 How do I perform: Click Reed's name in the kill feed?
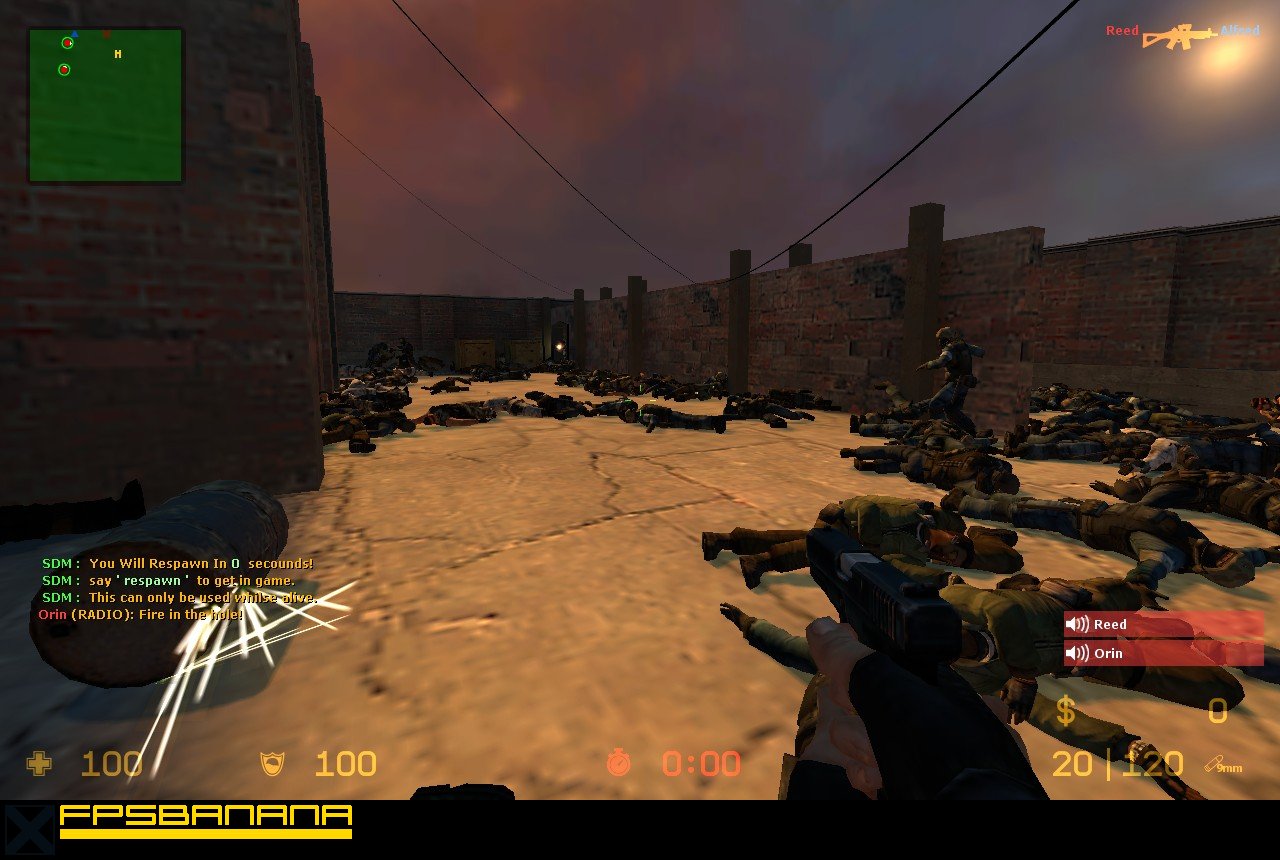point(1122,30)
